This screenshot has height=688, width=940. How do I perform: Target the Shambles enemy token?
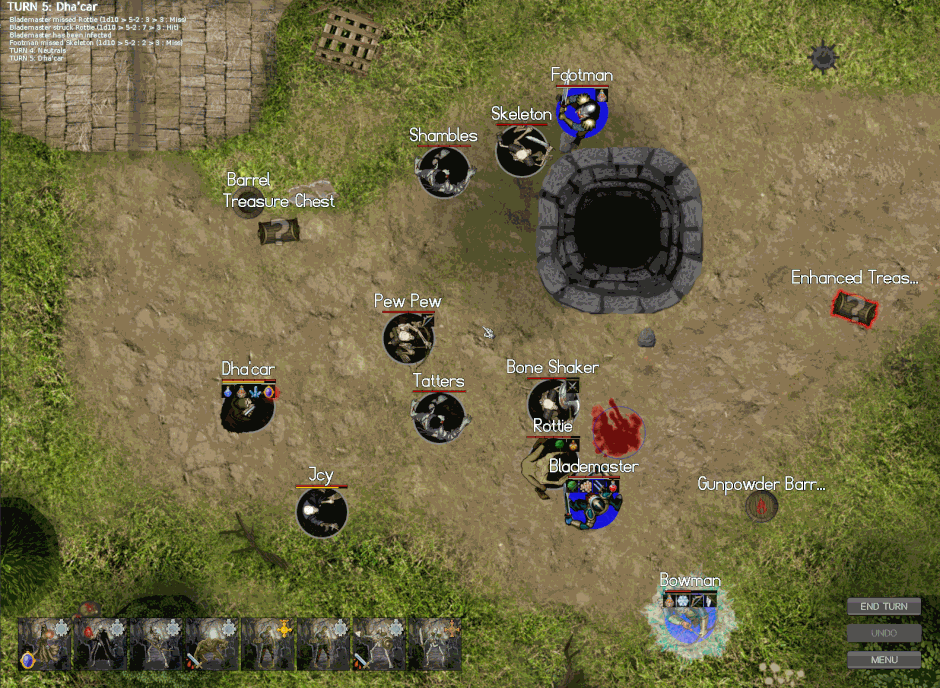point(444,172)
